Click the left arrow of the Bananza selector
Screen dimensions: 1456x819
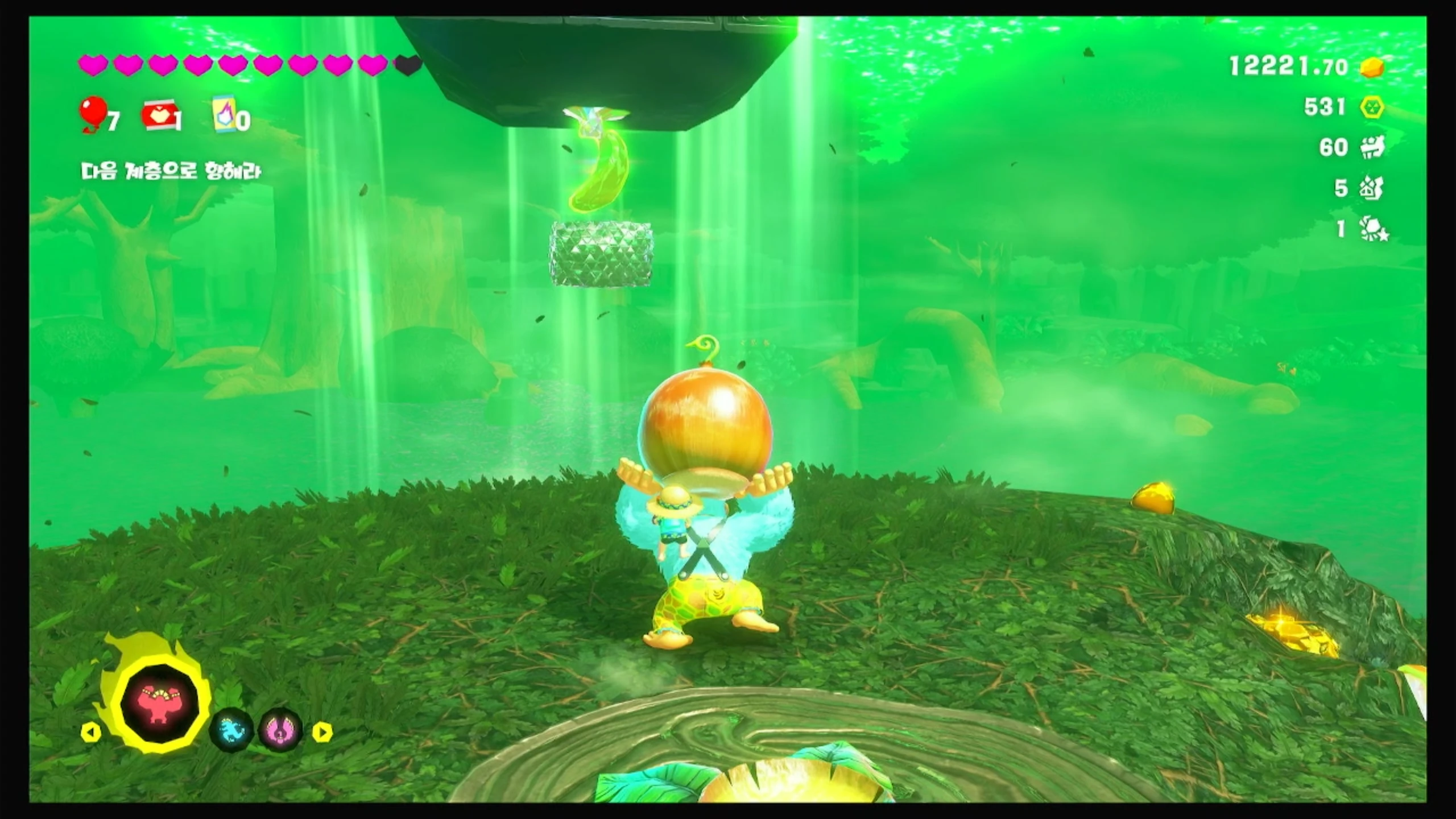(x=91, y=733)
